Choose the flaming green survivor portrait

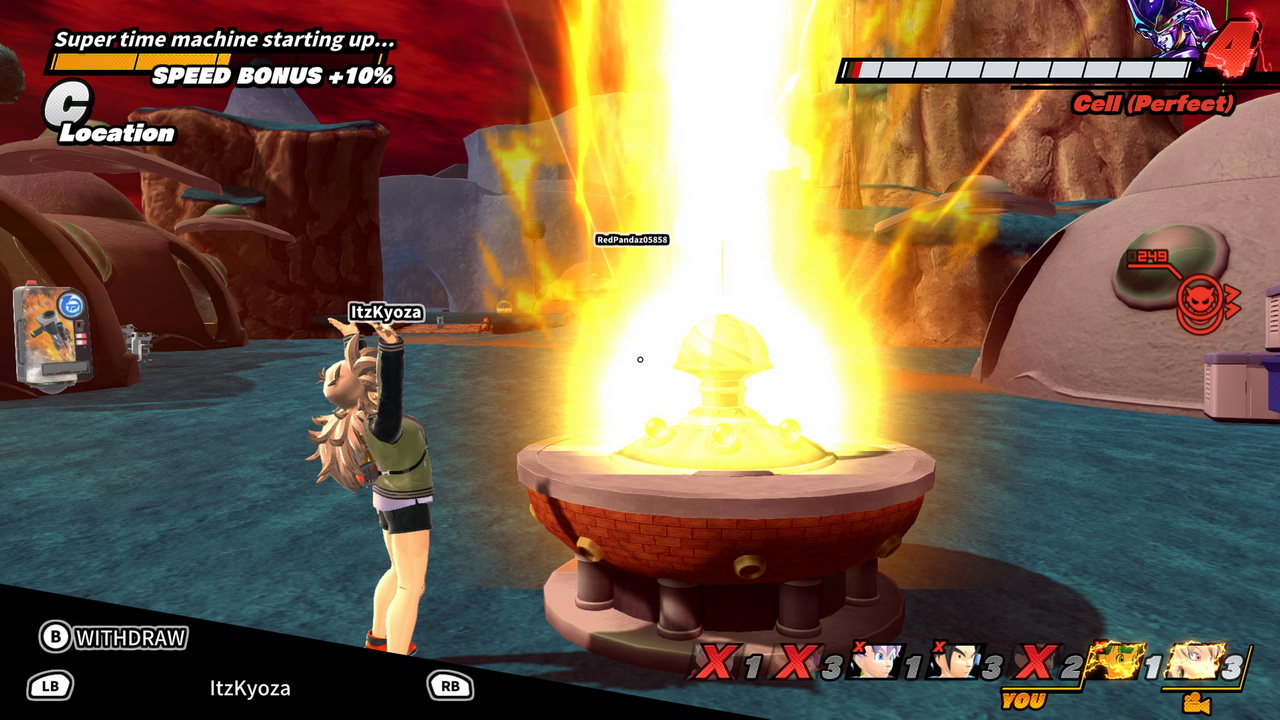1115,661
